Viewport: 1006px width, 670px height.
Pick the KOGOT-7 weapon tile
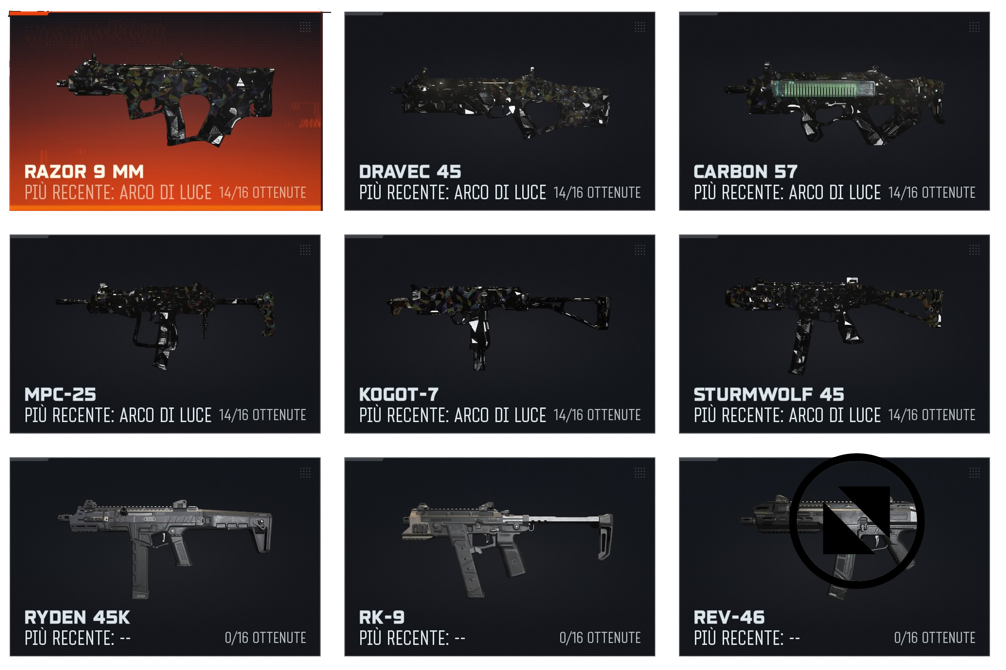tap(499, 334)
